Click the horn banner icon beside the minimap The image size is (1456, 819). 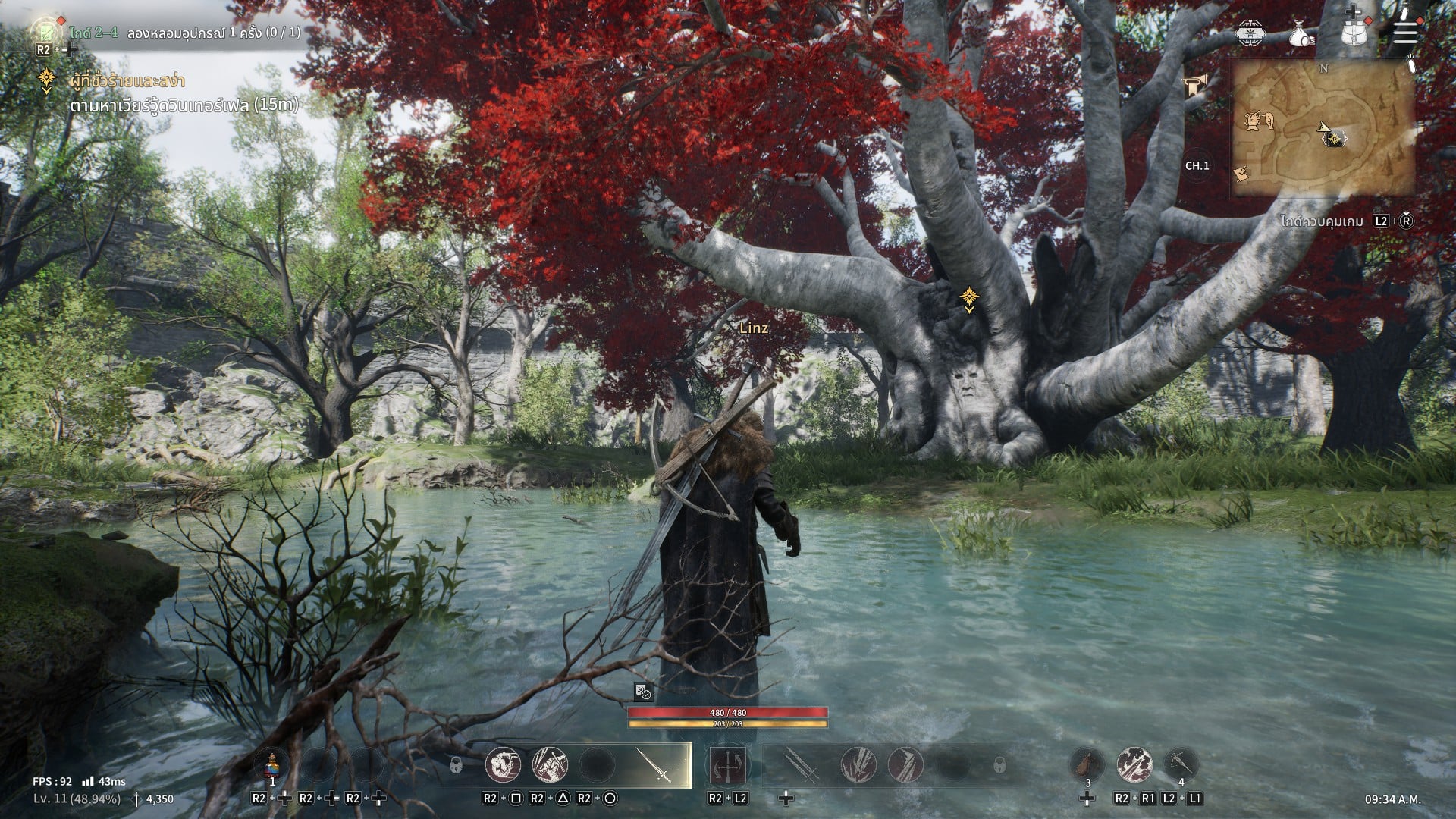[x=1196, y=87]
